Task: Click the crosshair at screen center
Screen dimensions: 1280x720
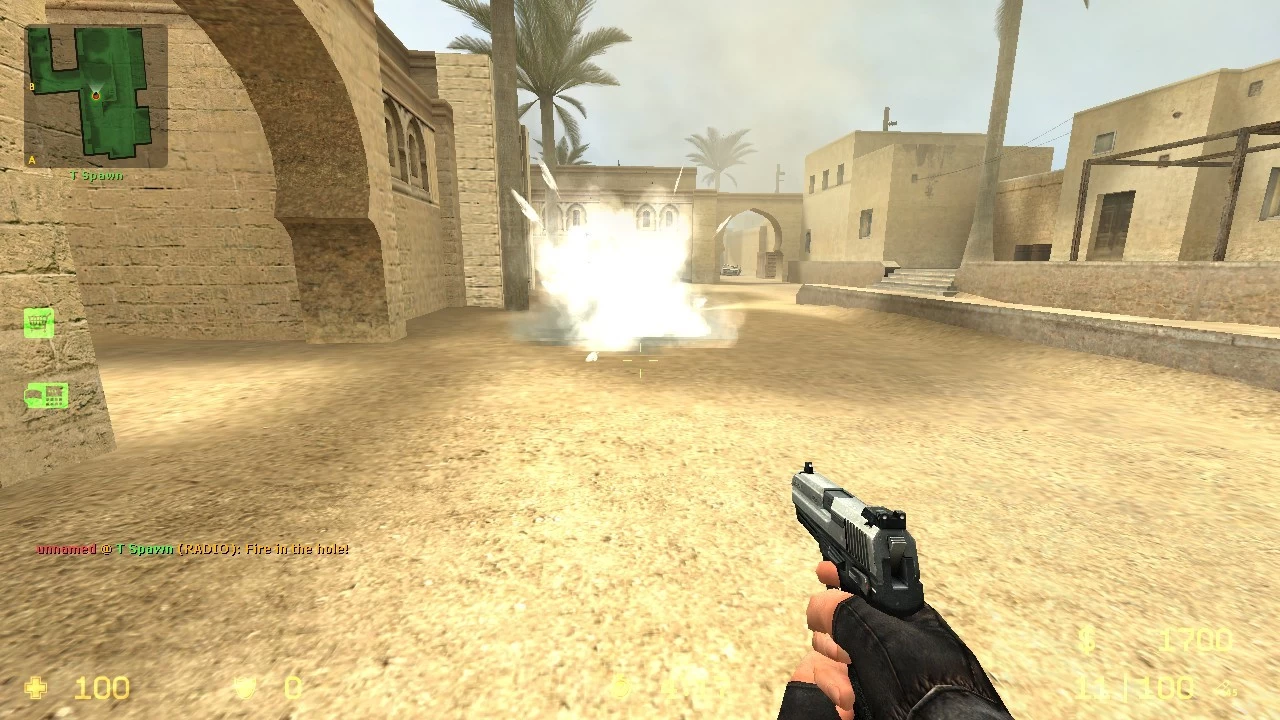Action: tap(640, 360)
